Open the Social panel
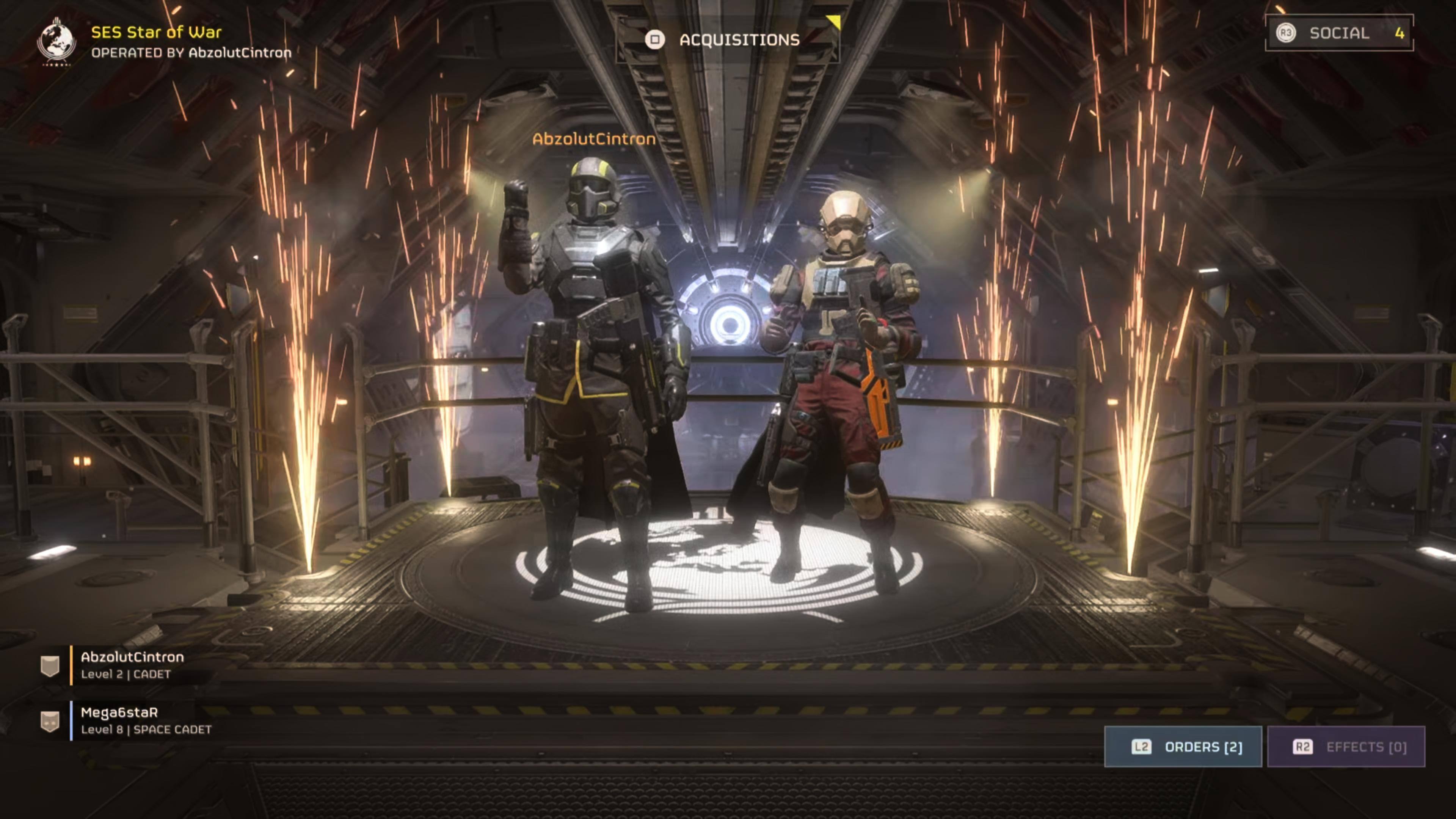Screen dimensions: 1456x819 click(1338, 33)
